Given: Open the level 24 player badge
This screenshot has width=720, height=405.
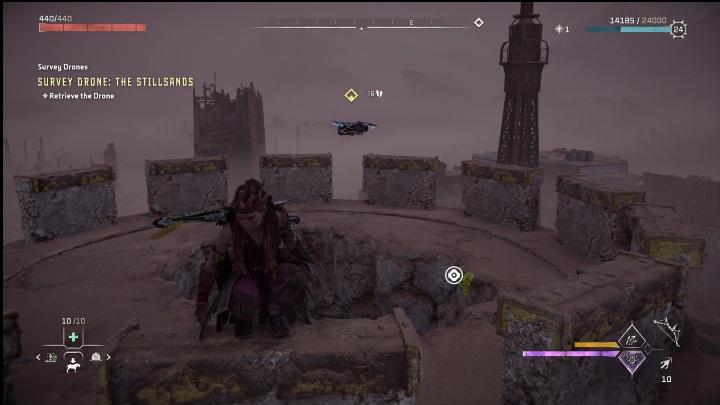Looking at the screenshot, I should point(679,29).
